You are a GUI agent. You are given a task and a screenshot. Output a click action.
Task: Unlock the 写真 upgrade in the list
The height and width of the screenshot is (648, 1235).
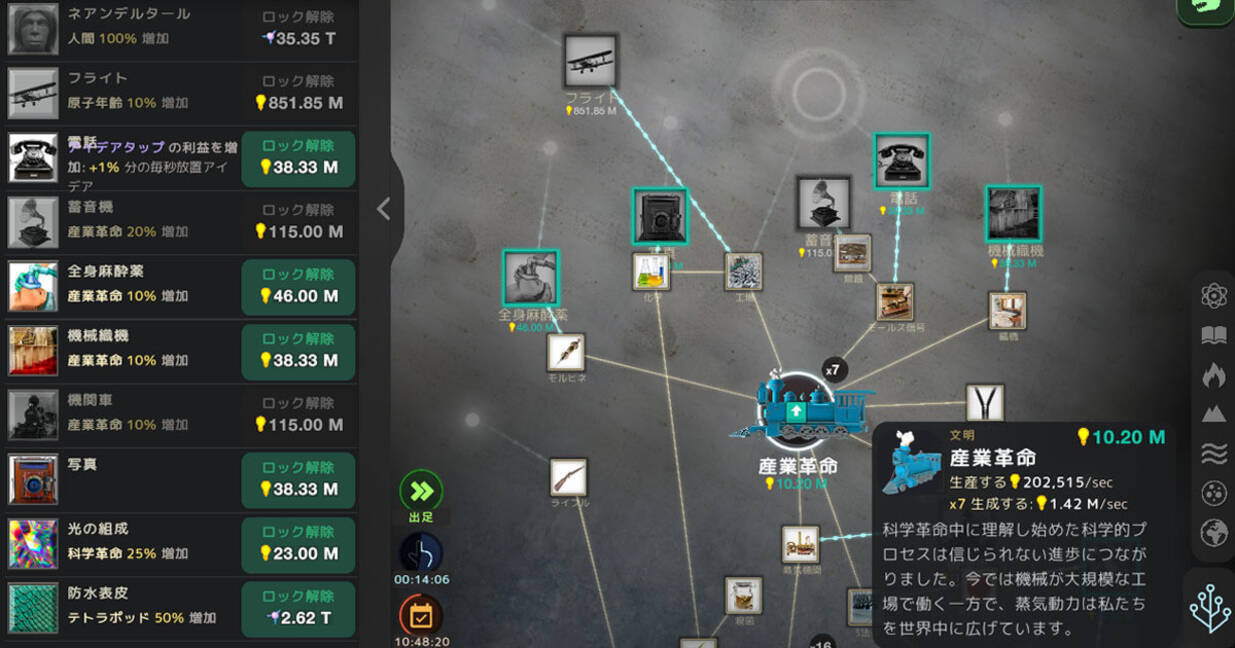298,480
